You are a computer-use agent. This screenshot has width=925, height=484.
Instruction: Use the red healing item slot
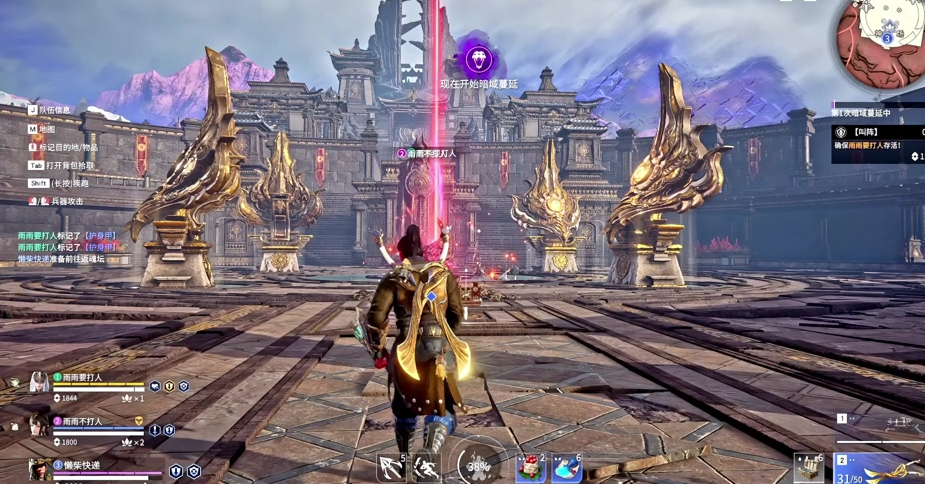click(530, 467)
